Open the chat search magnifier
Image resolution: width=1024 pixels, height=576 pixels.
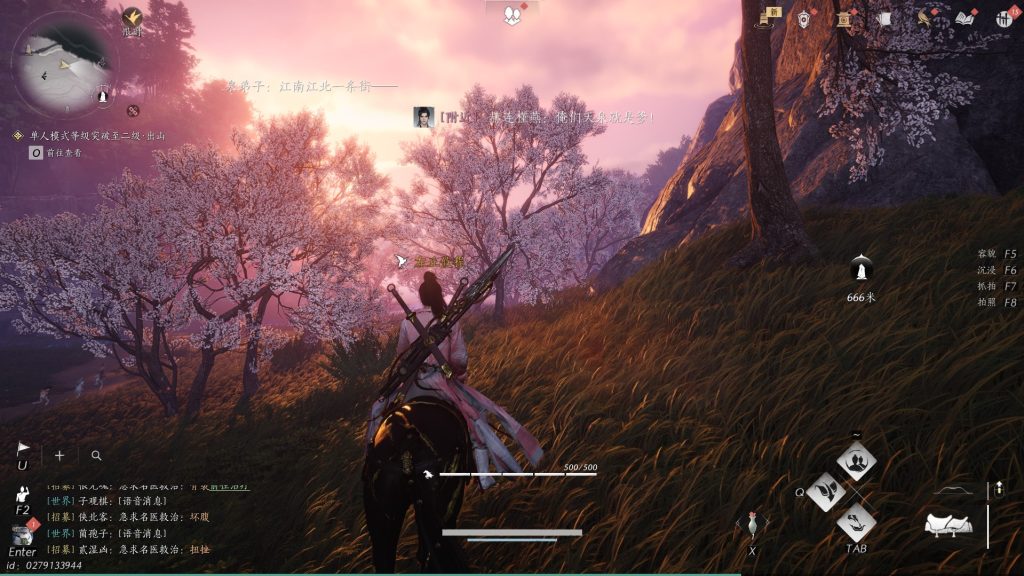pyautogui.click(x=96, y=455)
